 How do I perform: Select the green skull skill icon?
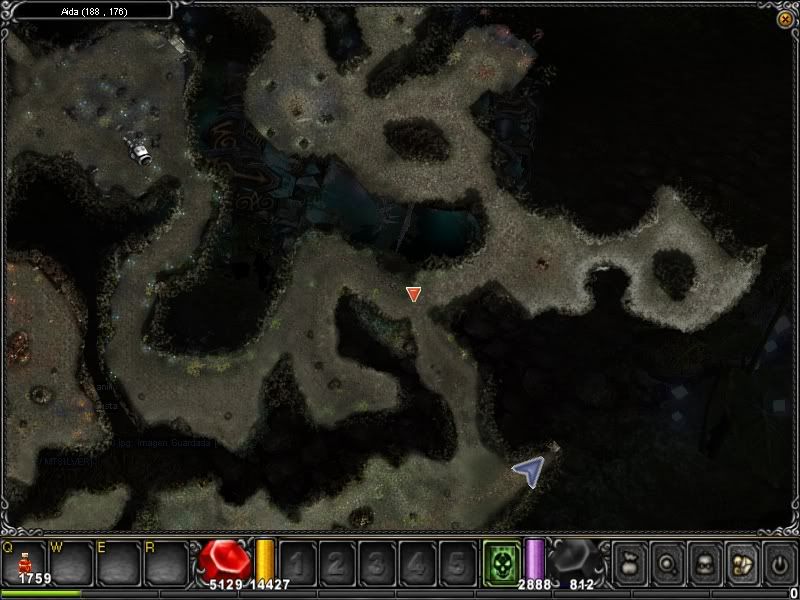[502, 561]
